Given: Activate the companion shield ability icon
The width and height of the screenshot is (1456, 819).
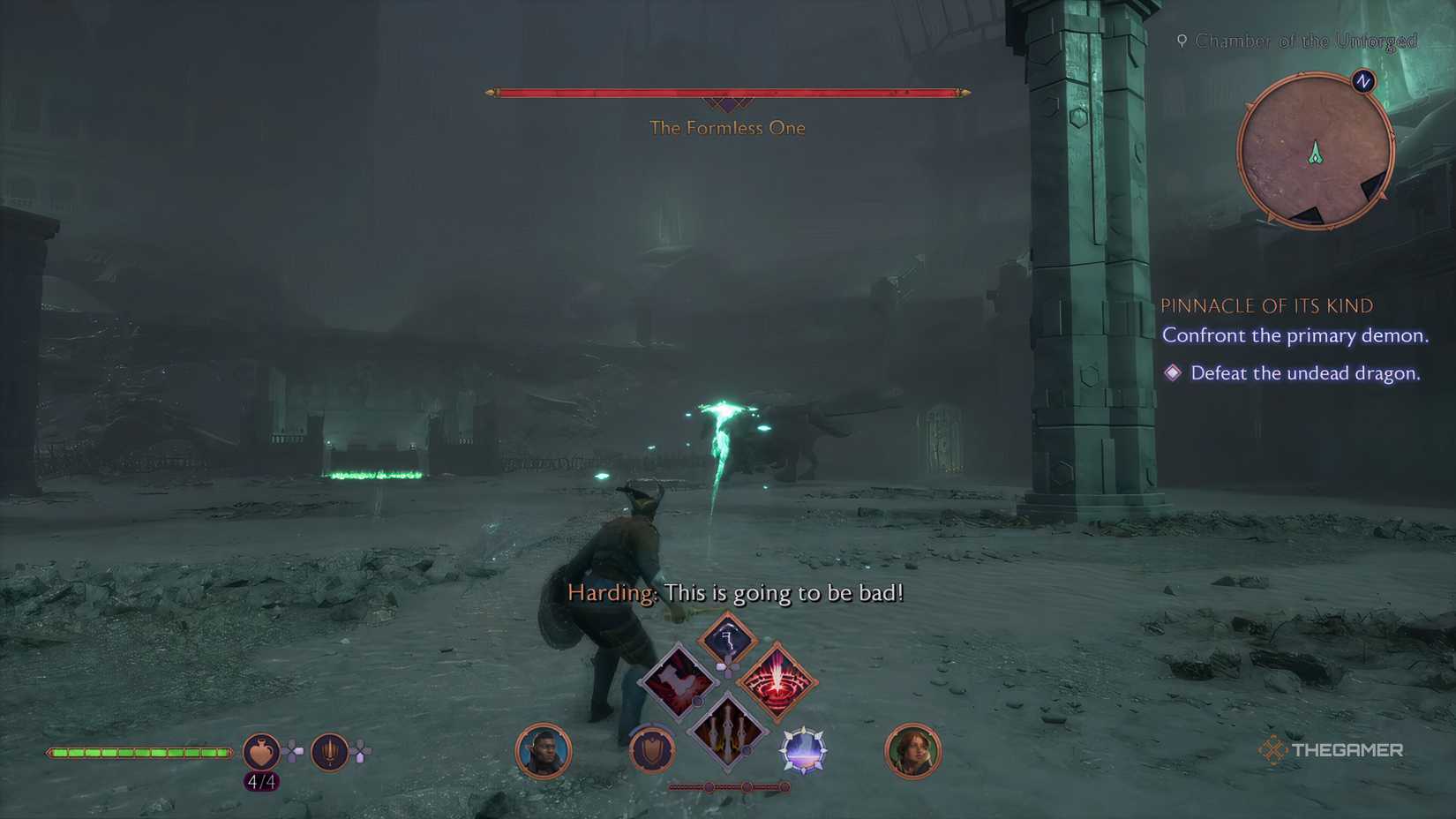Looking at the screenshot, I should 651,750.
